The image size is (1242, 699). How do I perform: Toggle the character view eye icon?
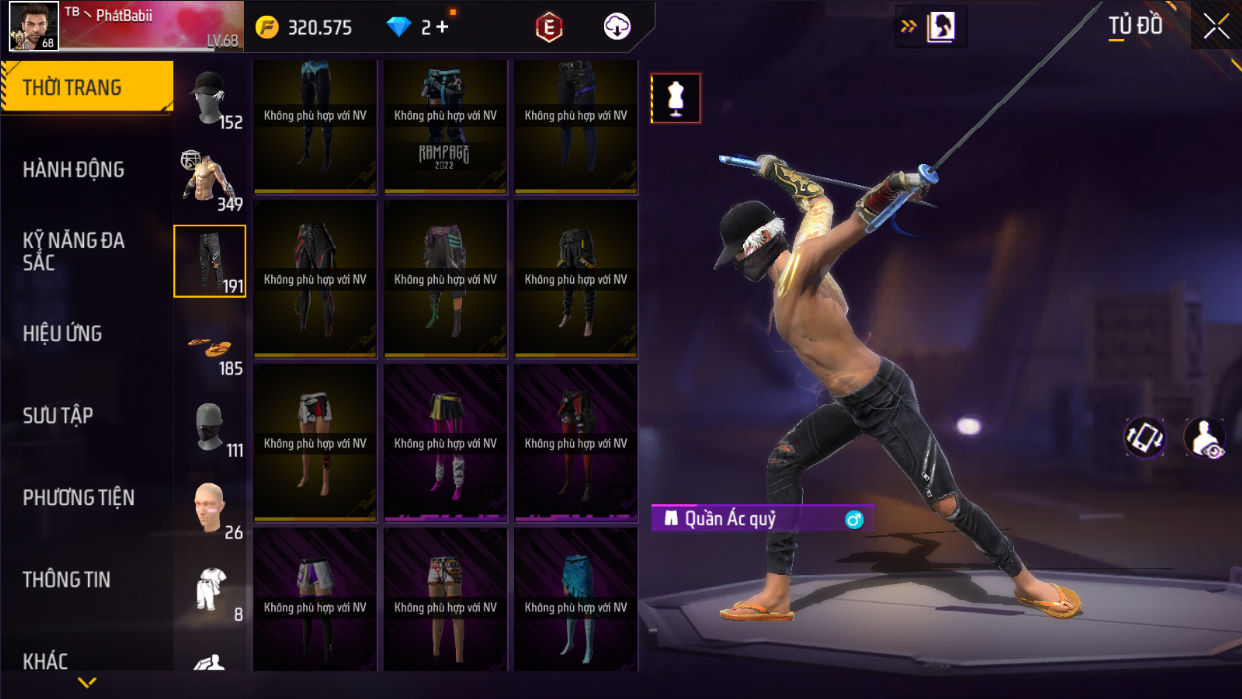1204,438
